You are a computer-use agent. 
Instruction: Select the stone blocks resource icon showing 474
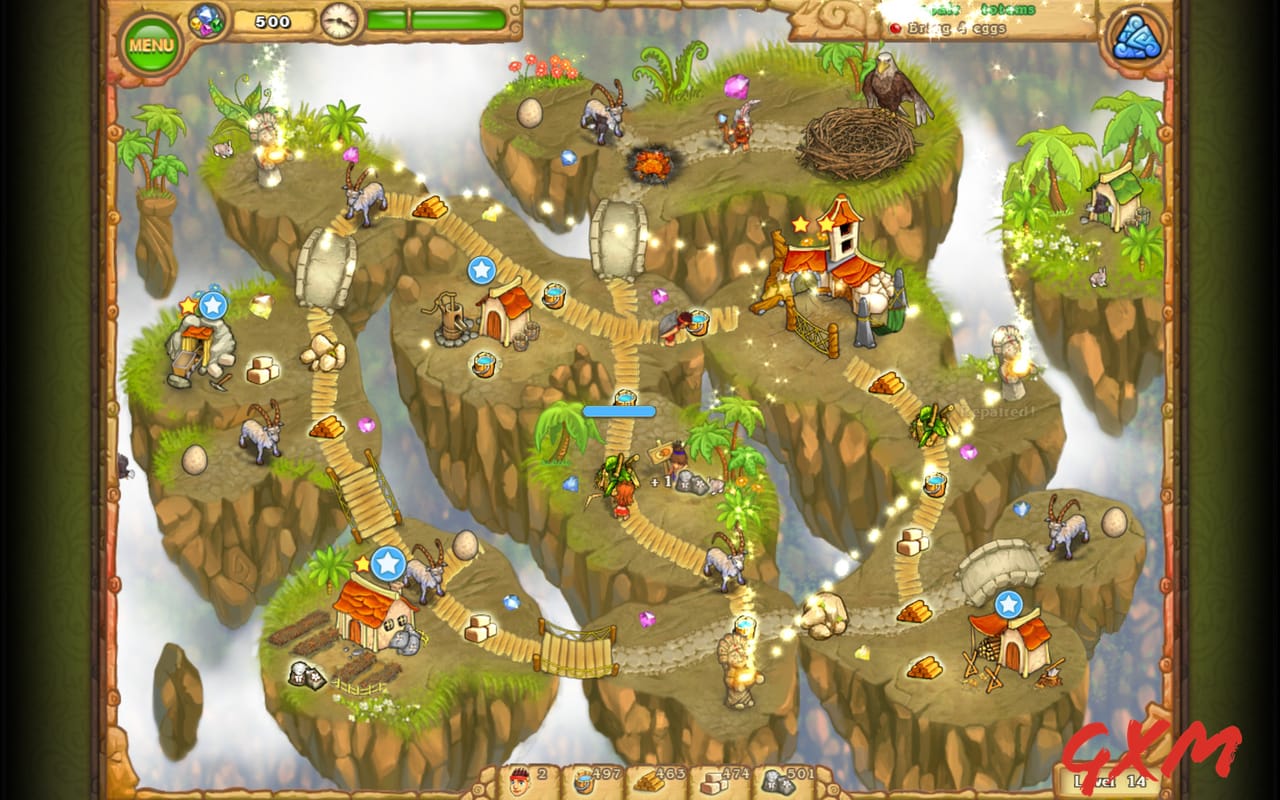716,782
